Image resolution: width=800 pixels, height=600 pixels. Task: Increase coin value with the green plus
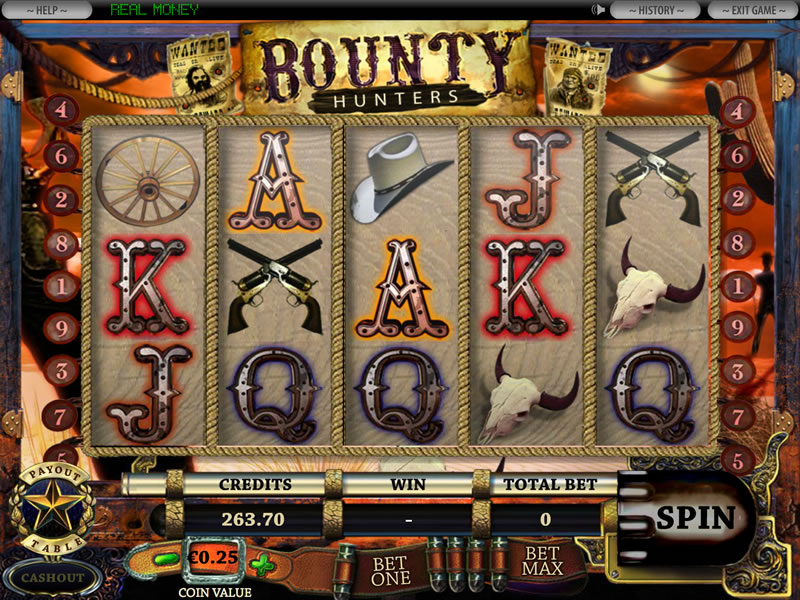262,565
